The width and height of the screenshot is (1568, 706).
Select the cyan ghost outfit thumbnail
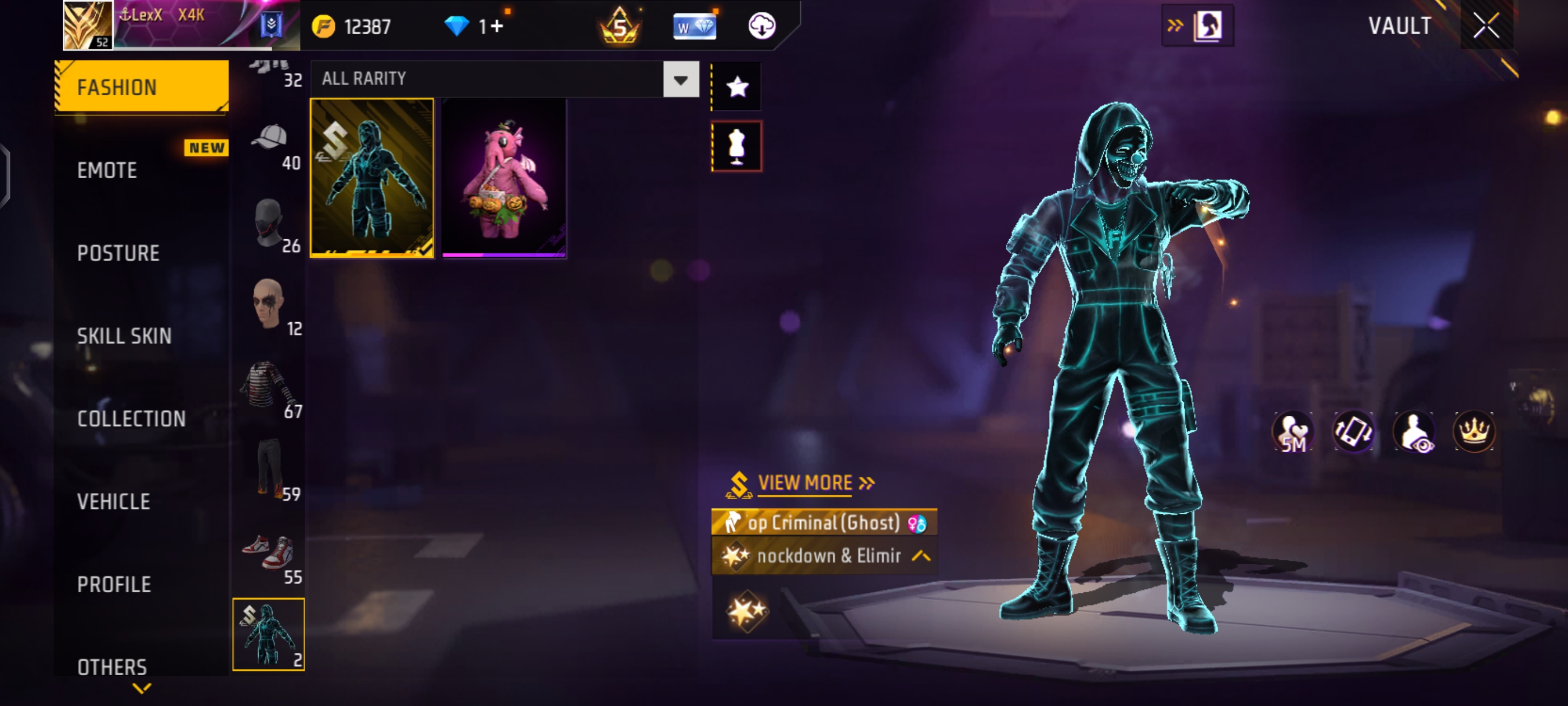tap(372, 178)
